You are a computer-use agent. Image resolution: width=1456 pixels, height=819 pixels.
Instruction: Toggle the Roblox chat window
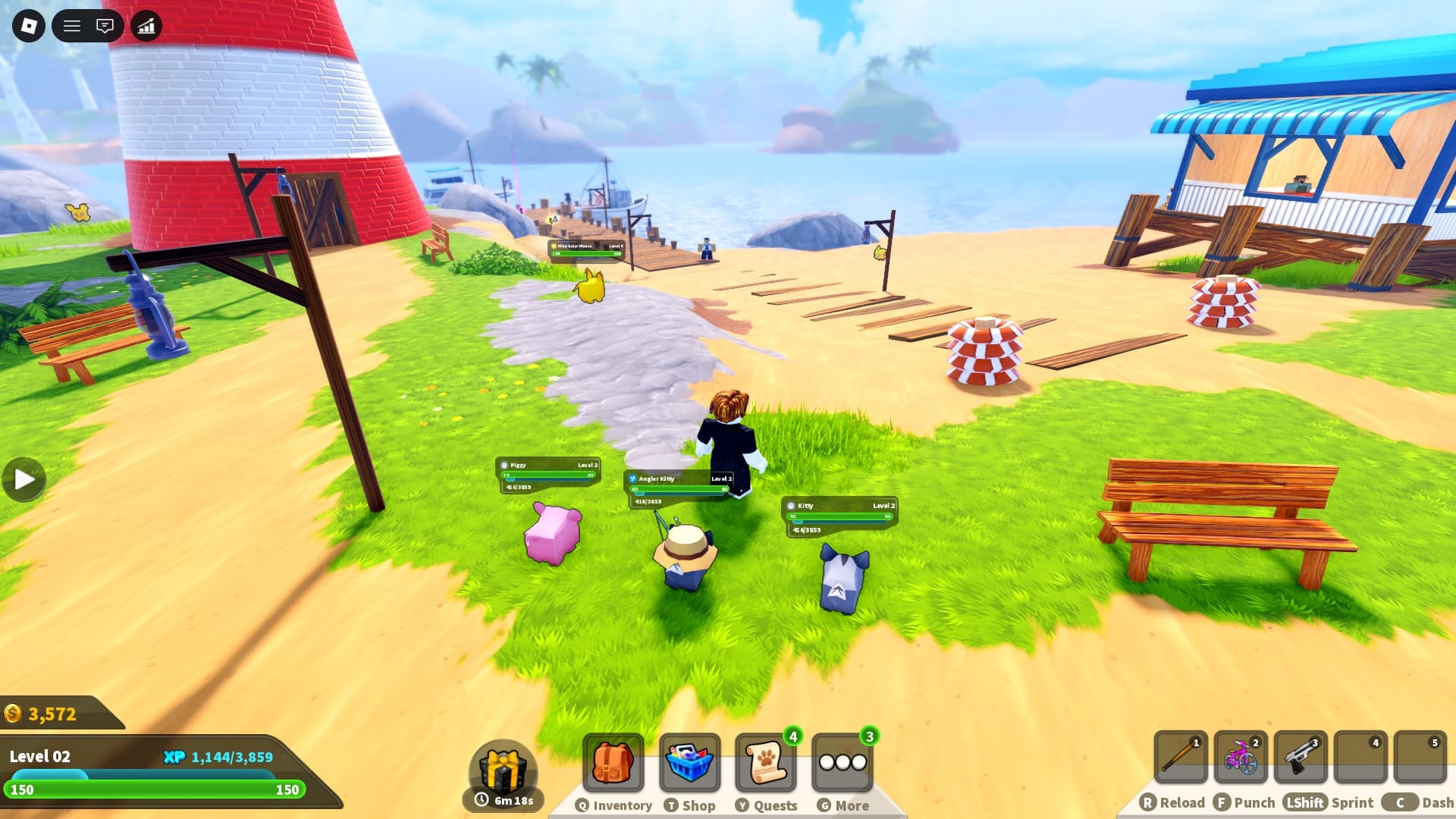(105, 27)
